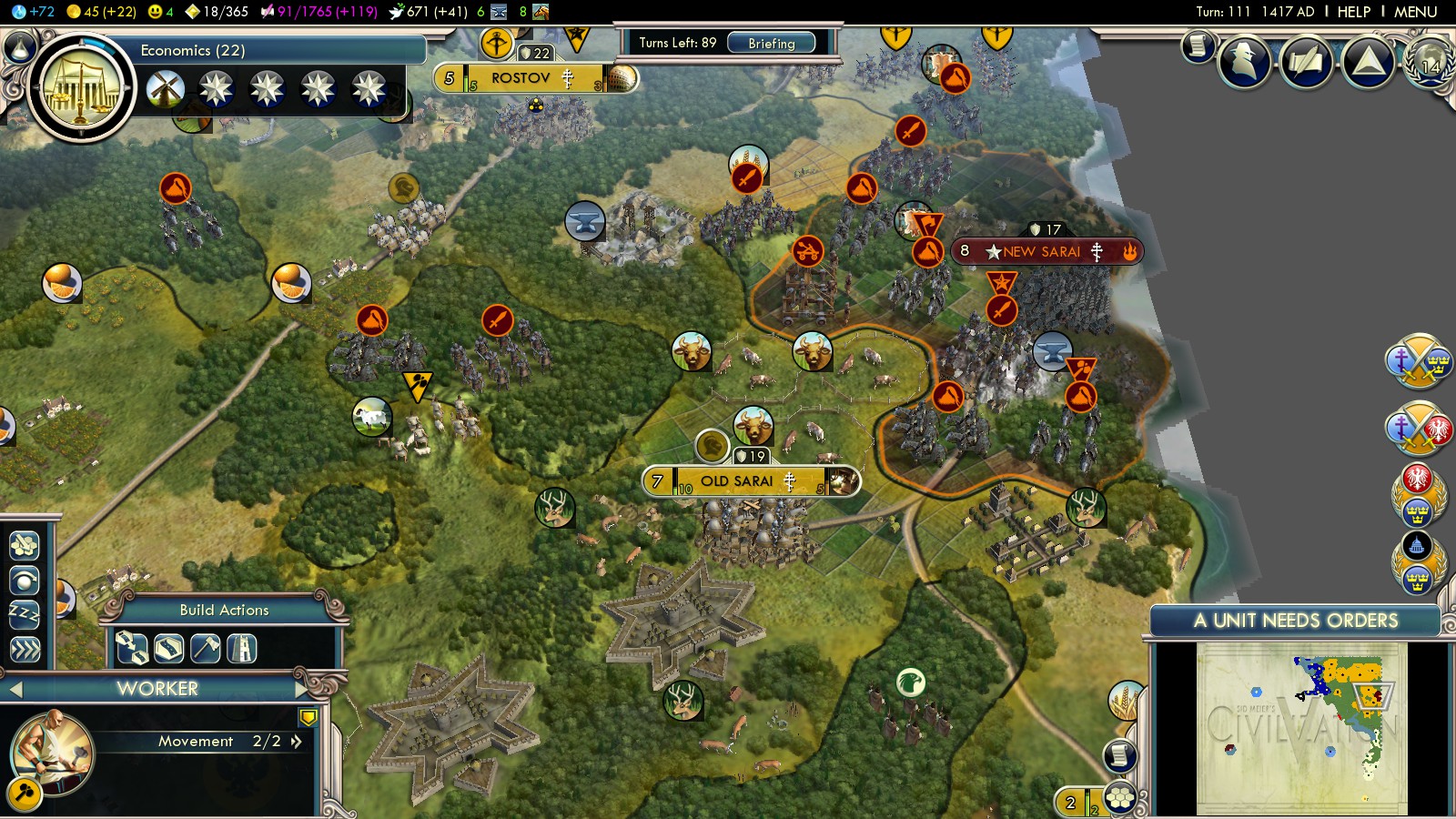Click 'A Unit Needs Orders' button
The image size is (1456, 819).
1295,621
